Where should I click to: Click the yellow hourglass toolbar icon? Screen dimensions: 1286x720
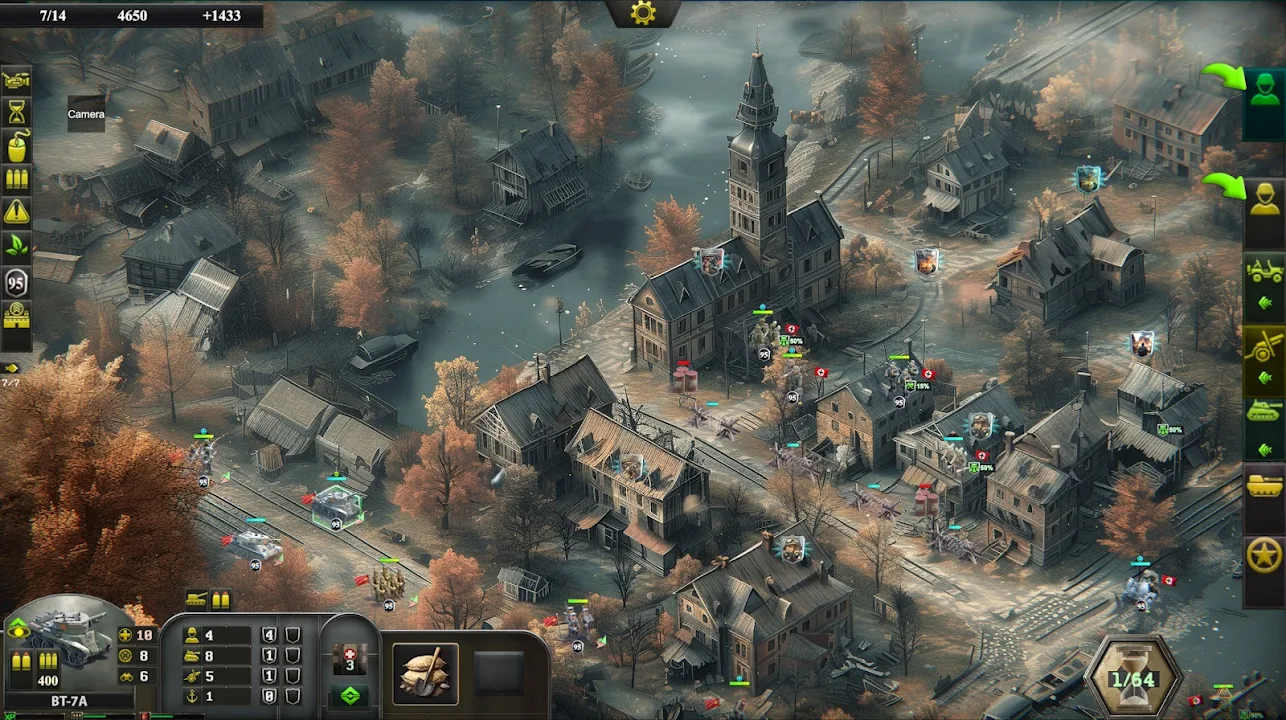point(17,112)
